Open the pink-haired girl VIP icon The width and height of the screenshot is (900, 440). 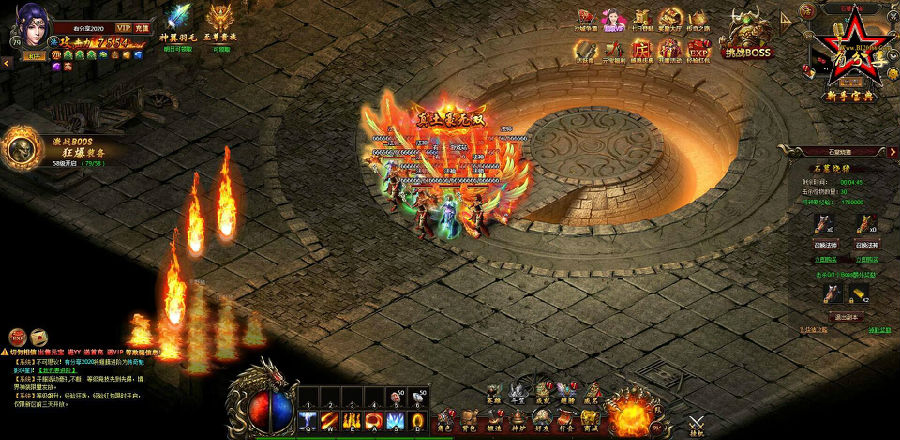(x=616, y=19)
